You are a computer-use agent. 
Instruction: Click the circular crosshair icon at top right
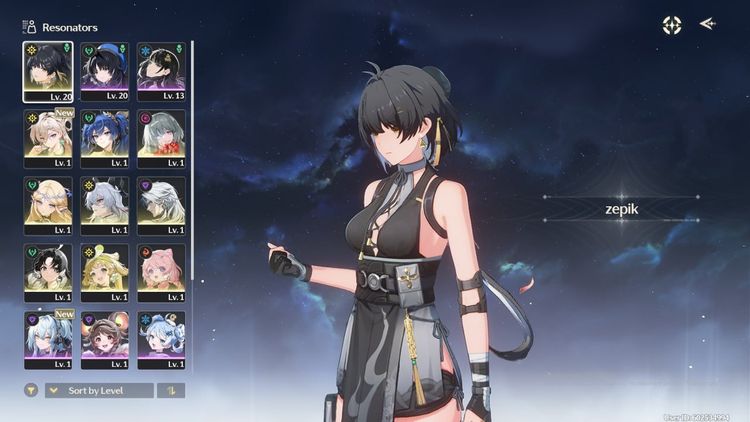click(672, 25)
